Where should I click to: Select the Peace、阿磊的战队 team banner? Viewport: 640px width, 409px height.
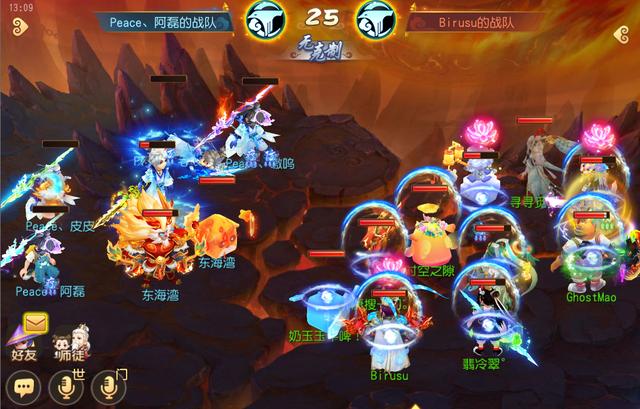point(167,20)
